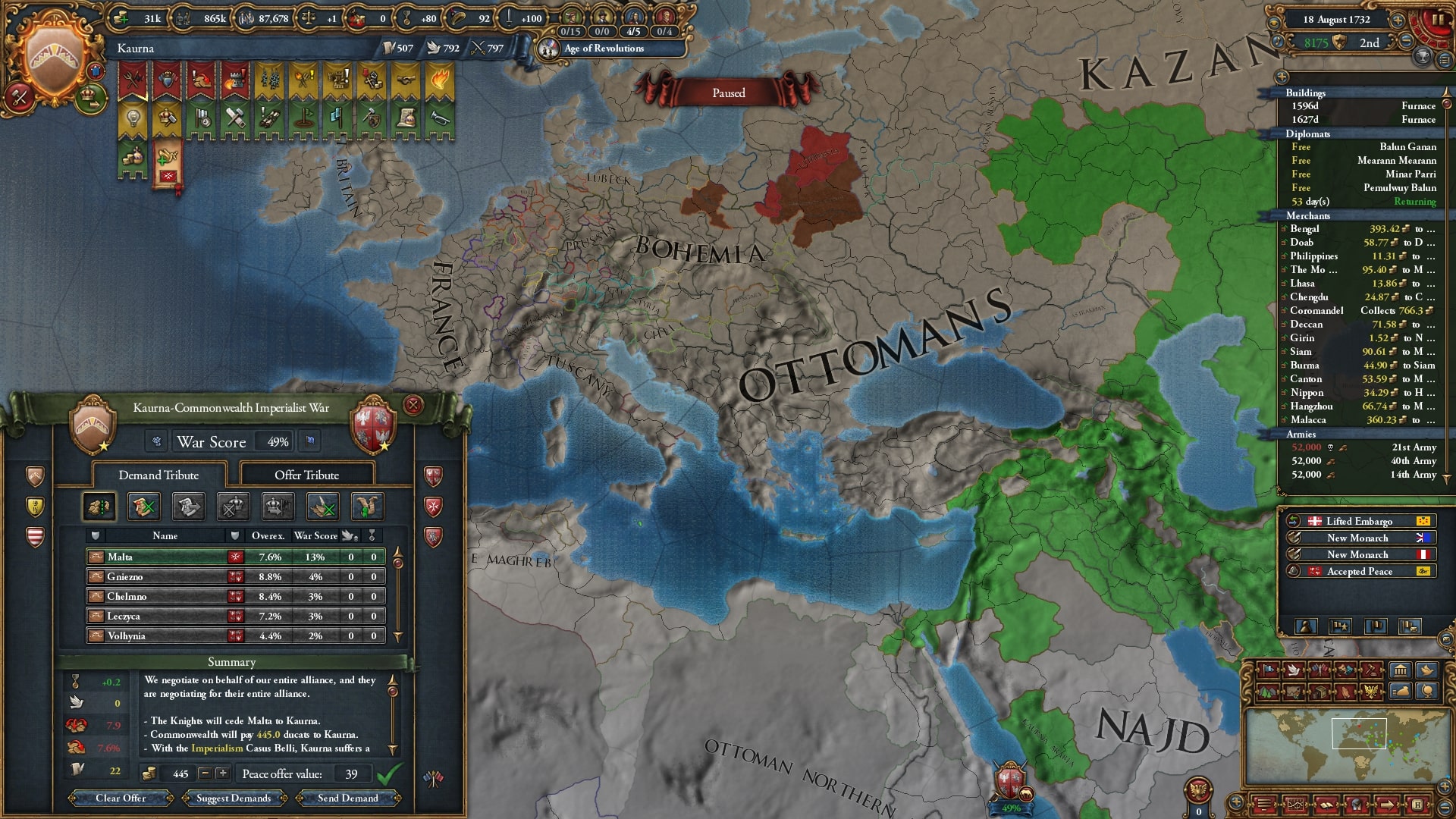Open the Lifted Embargo notification
This screenshot has width=1456, height=819.
pos(1359,521)
